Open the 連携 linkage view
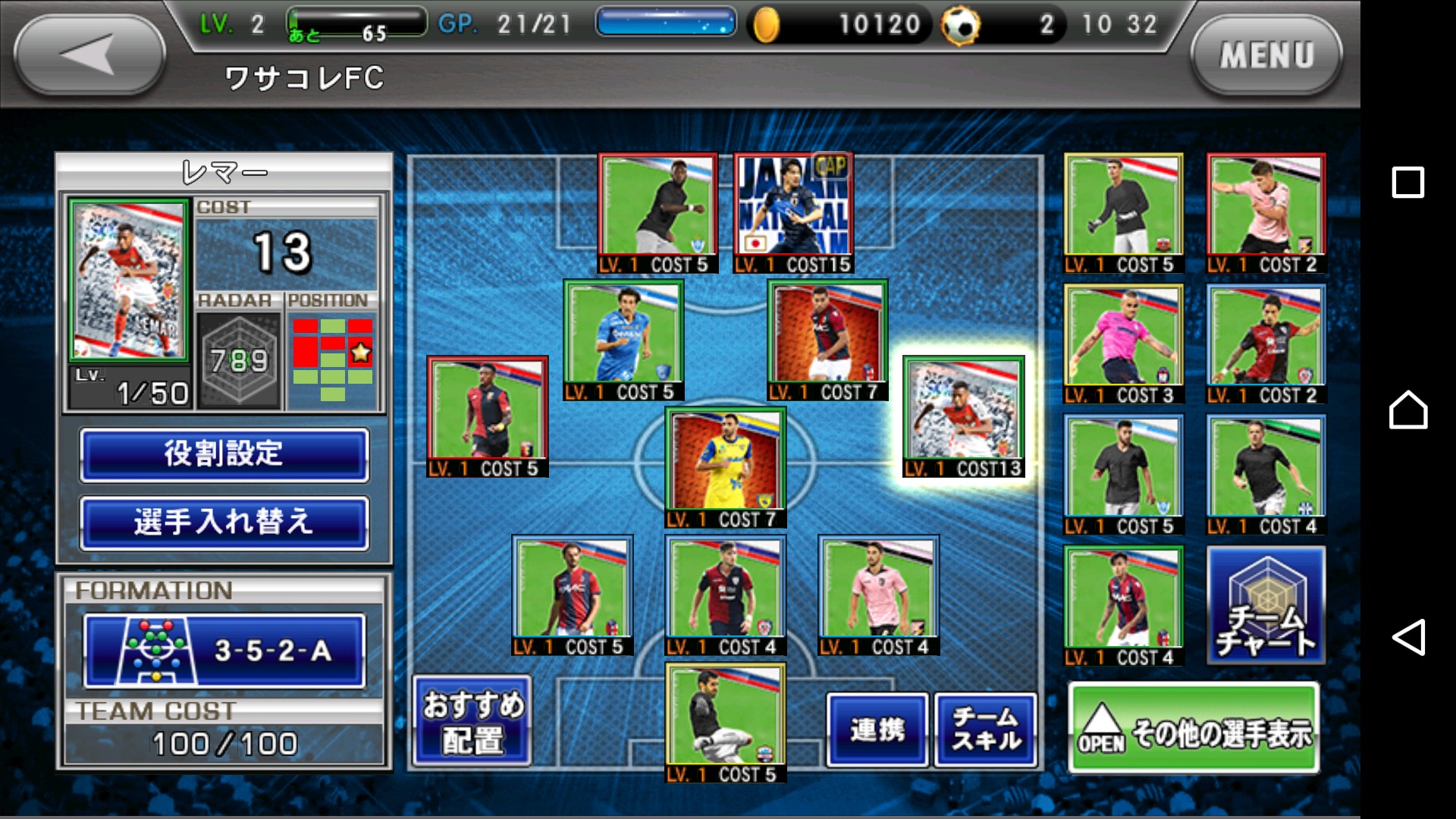Screen dimensions: 1456x819 click(877, 730)
